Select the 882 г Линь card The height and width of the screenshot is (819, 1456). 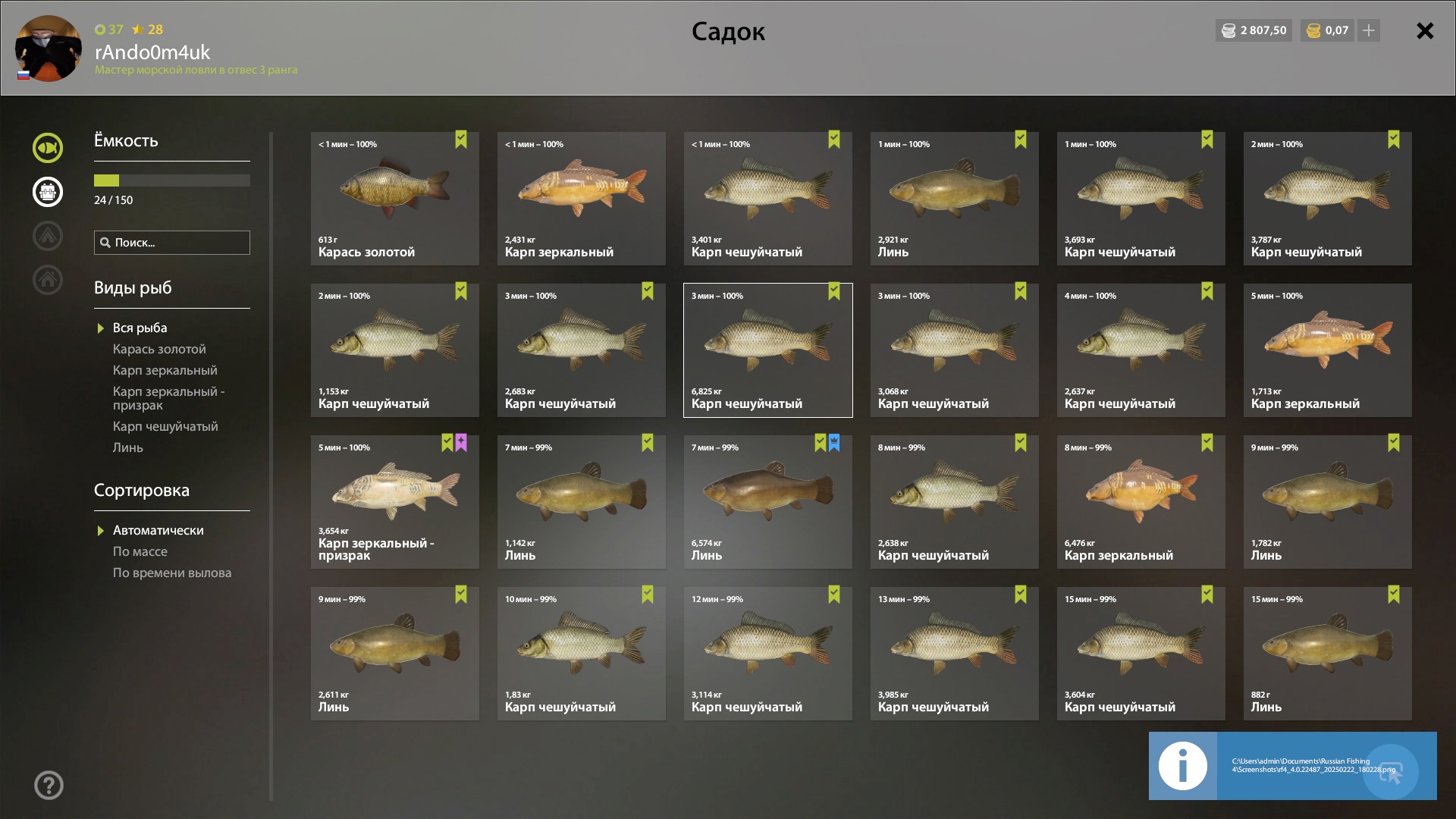[1327, 654]
